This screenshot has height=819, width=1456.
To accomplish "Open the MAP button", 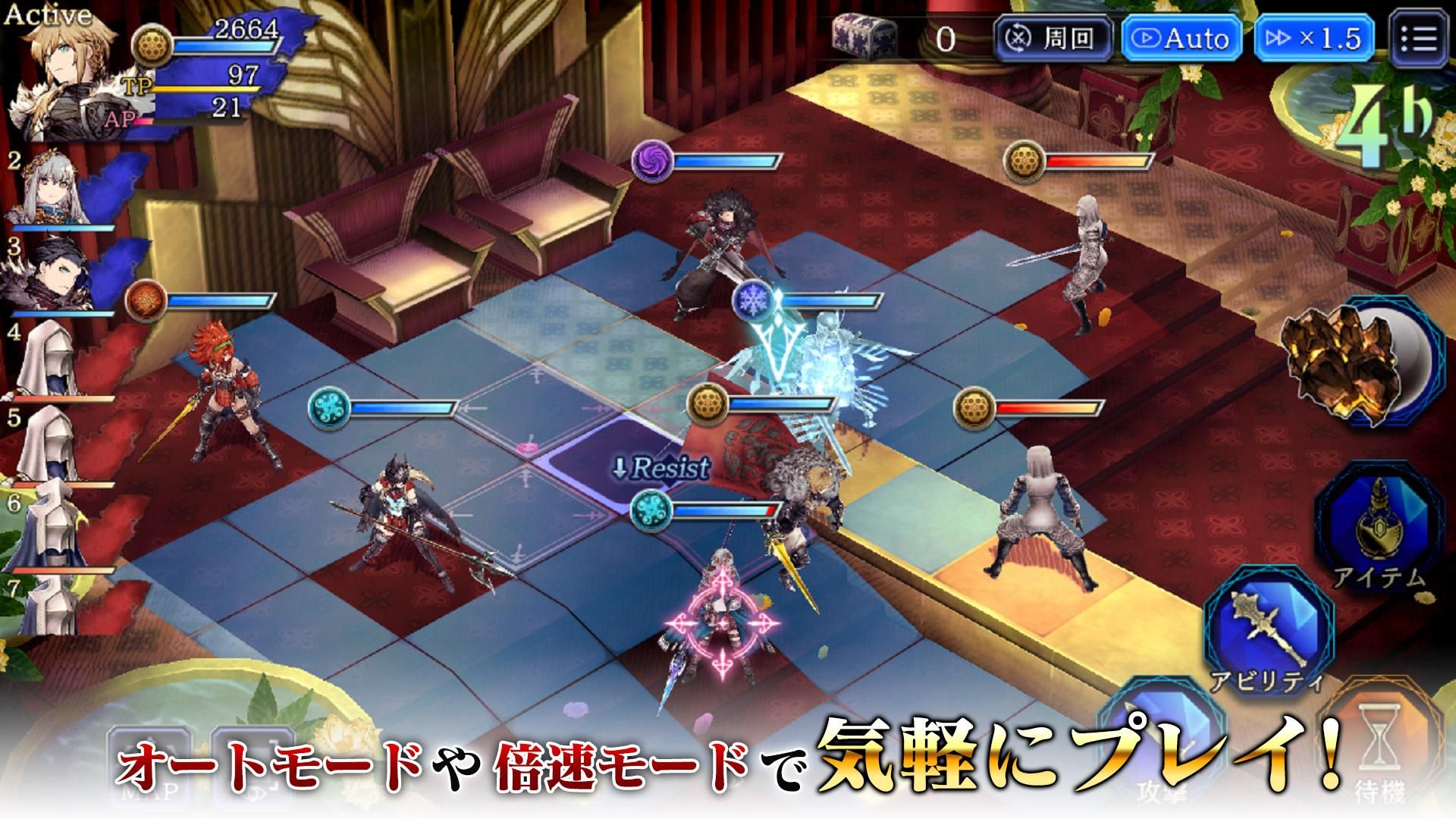I will [x=148, y=766].
